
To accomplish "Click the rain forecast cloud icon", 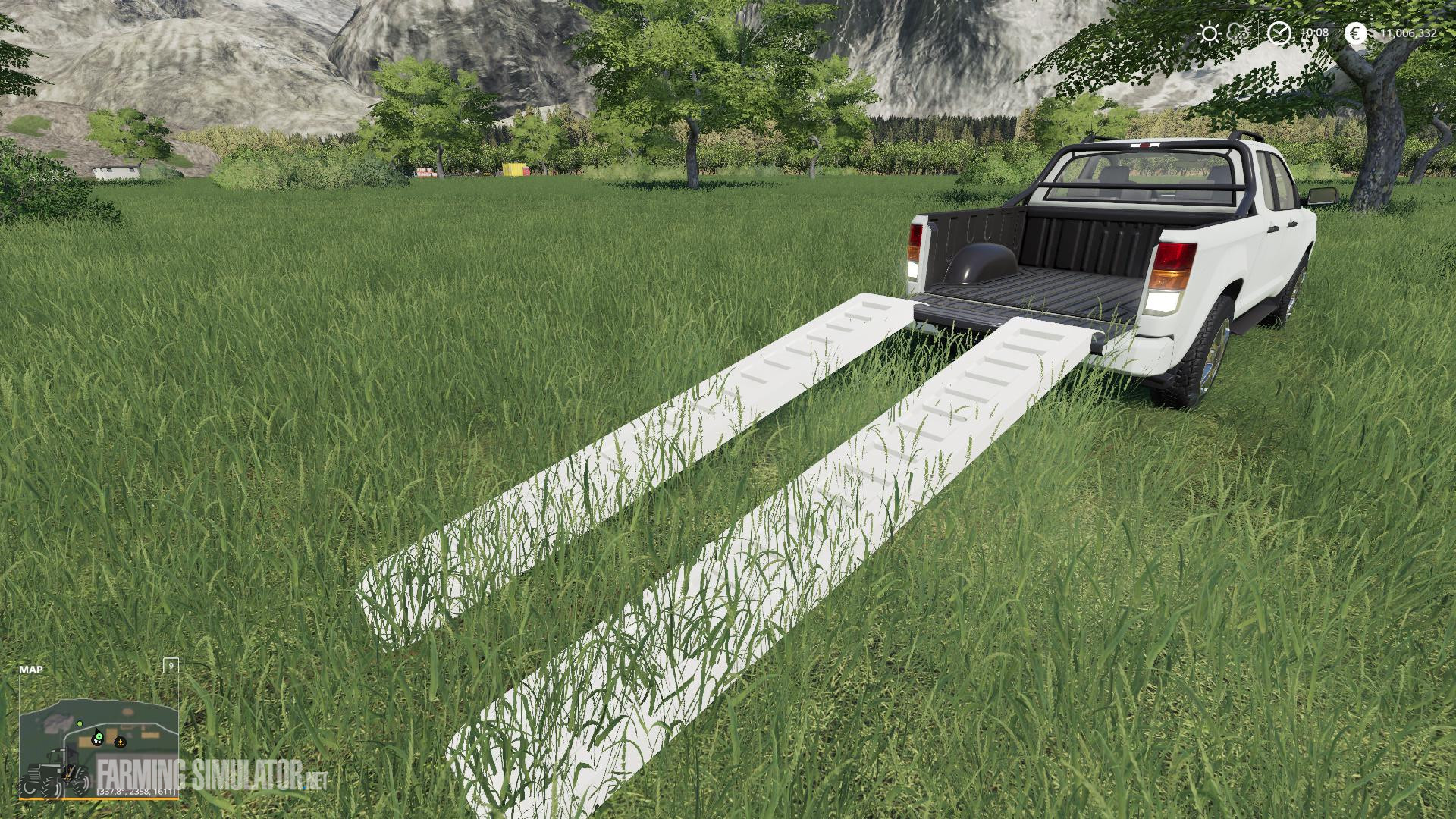I will click(1238, 32).
